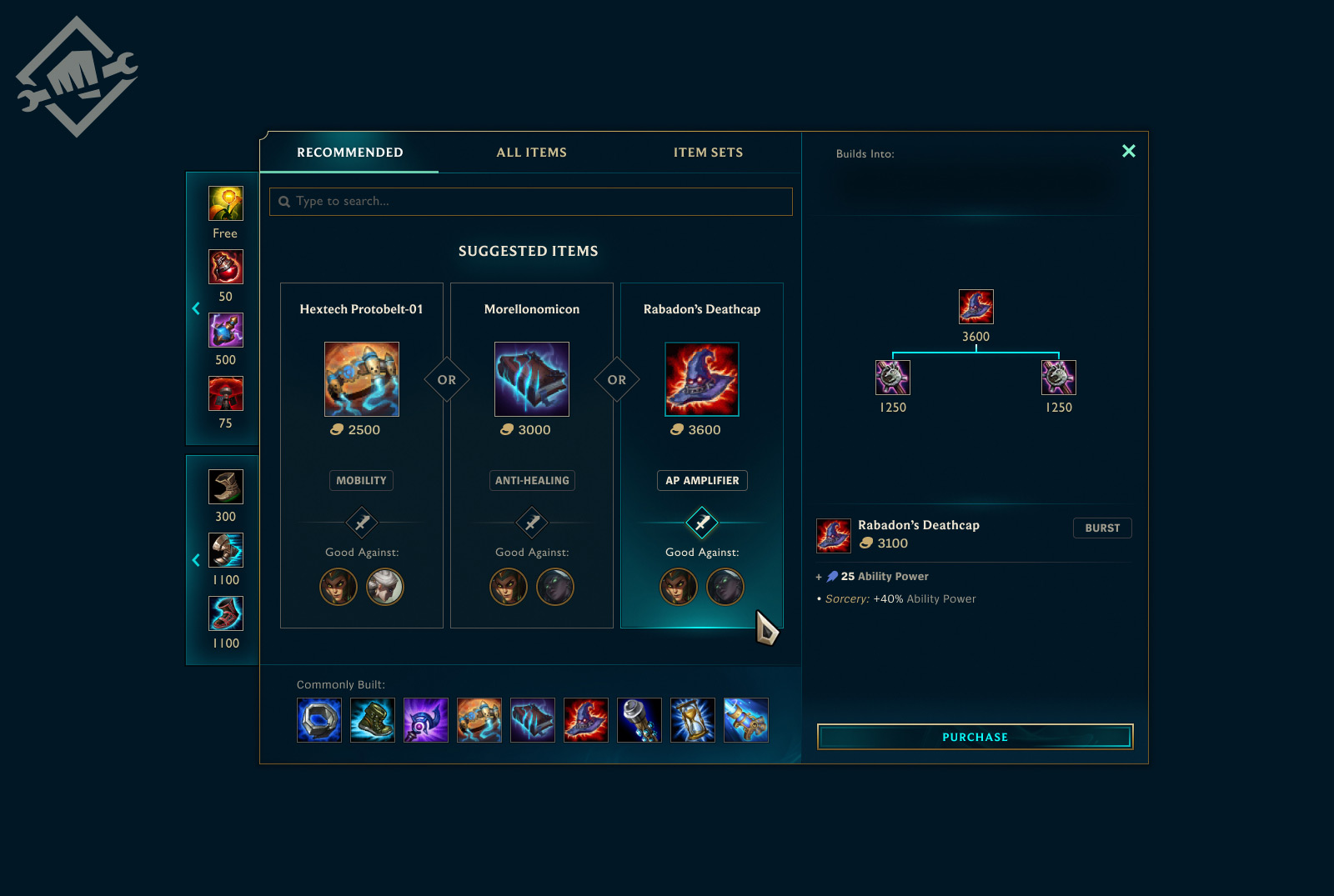Pick the 300 gold Boots from the sidebar
Image resolution: width=1334 pixels, height=896 pixels.
(x=224, y=487)
